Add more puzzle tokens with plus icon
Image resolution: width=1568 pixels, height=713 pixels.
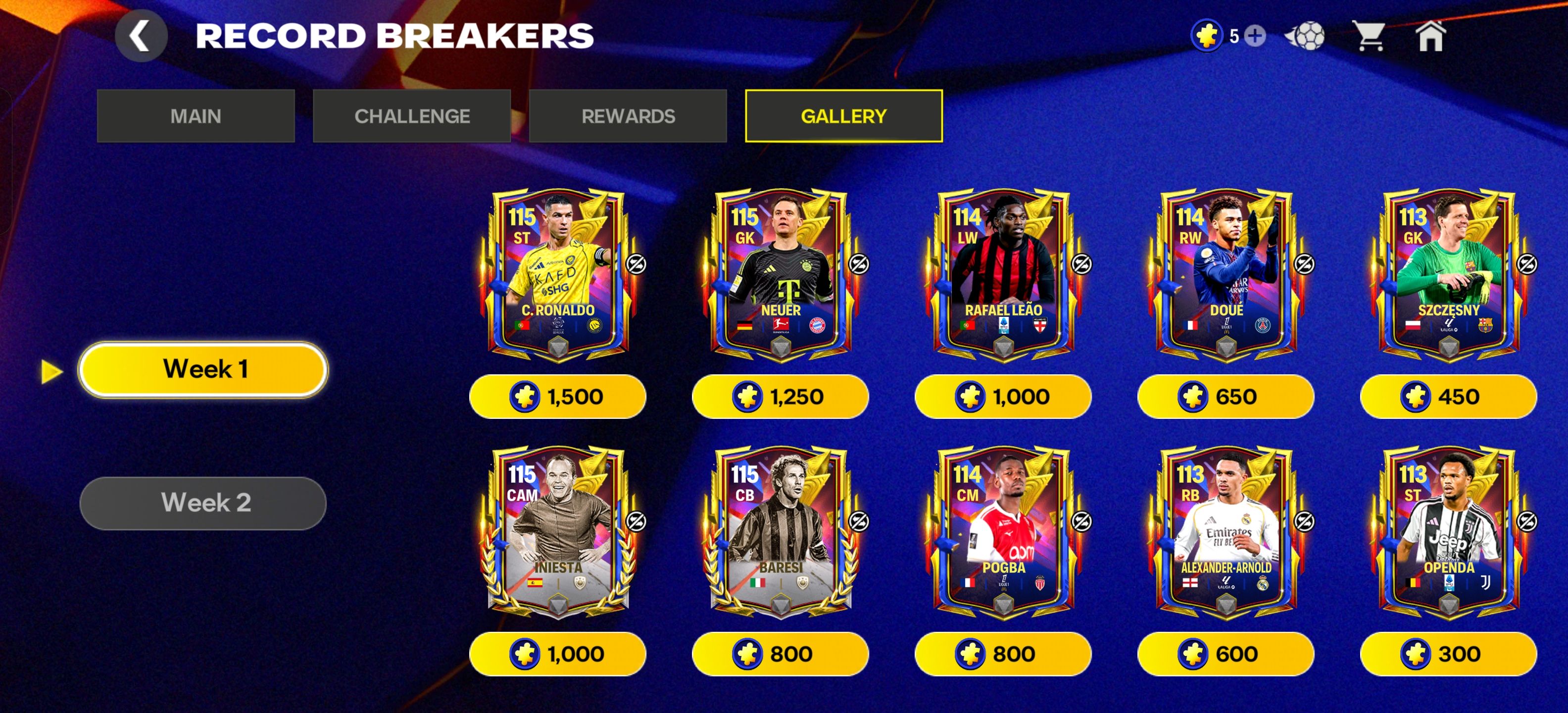tap(1255, 36)
